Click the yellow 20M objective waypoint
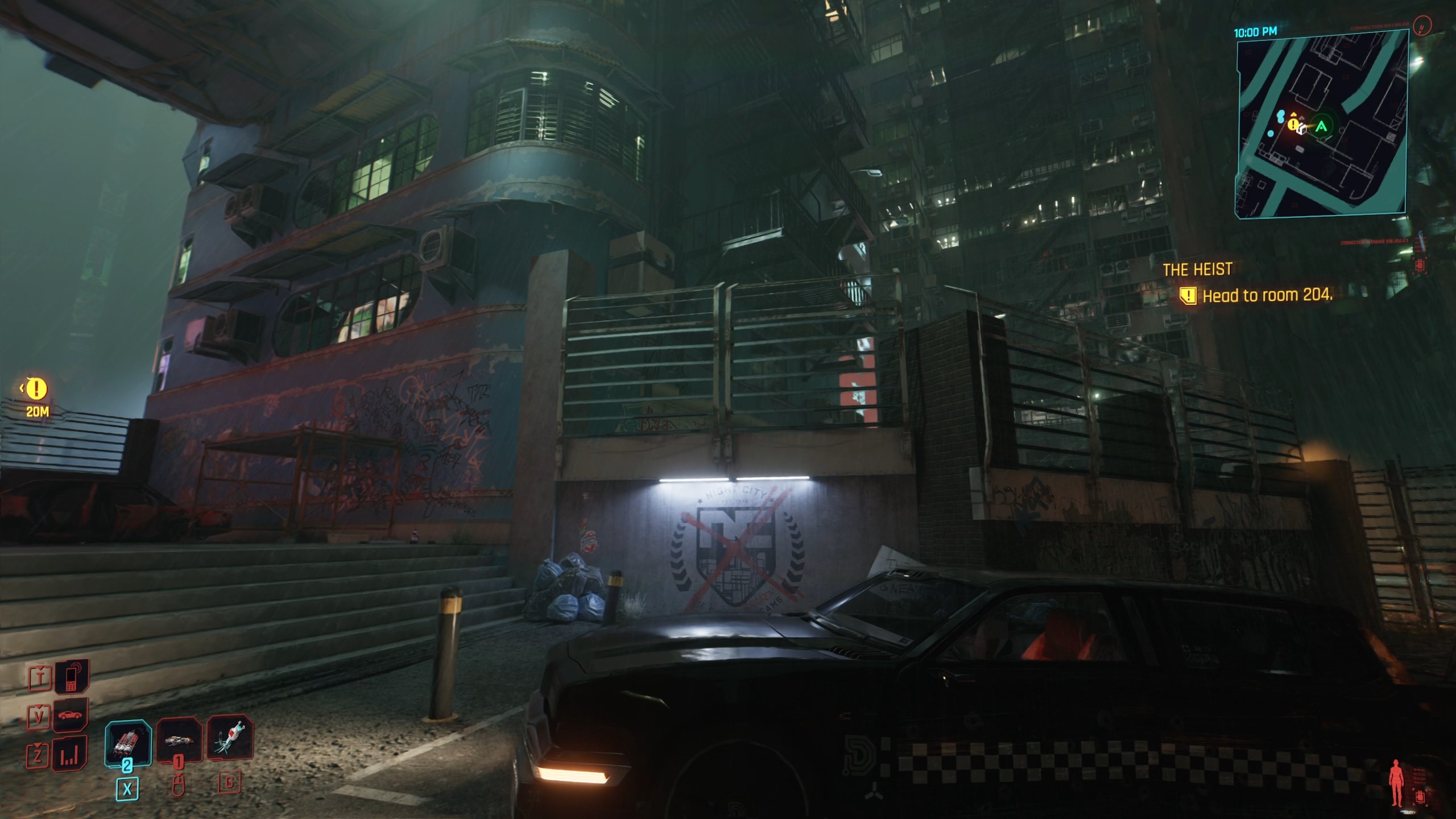The width and height of the screenshot is (1456, 819). (37, 390)
